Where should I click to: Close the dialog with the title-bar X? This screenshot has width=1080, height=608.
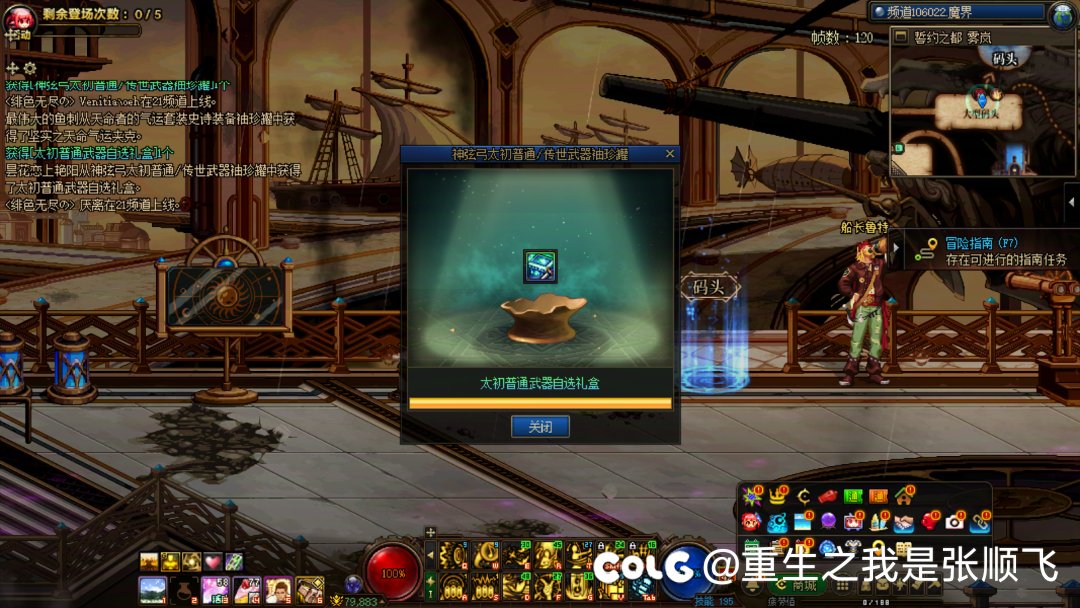coord(669,154)
